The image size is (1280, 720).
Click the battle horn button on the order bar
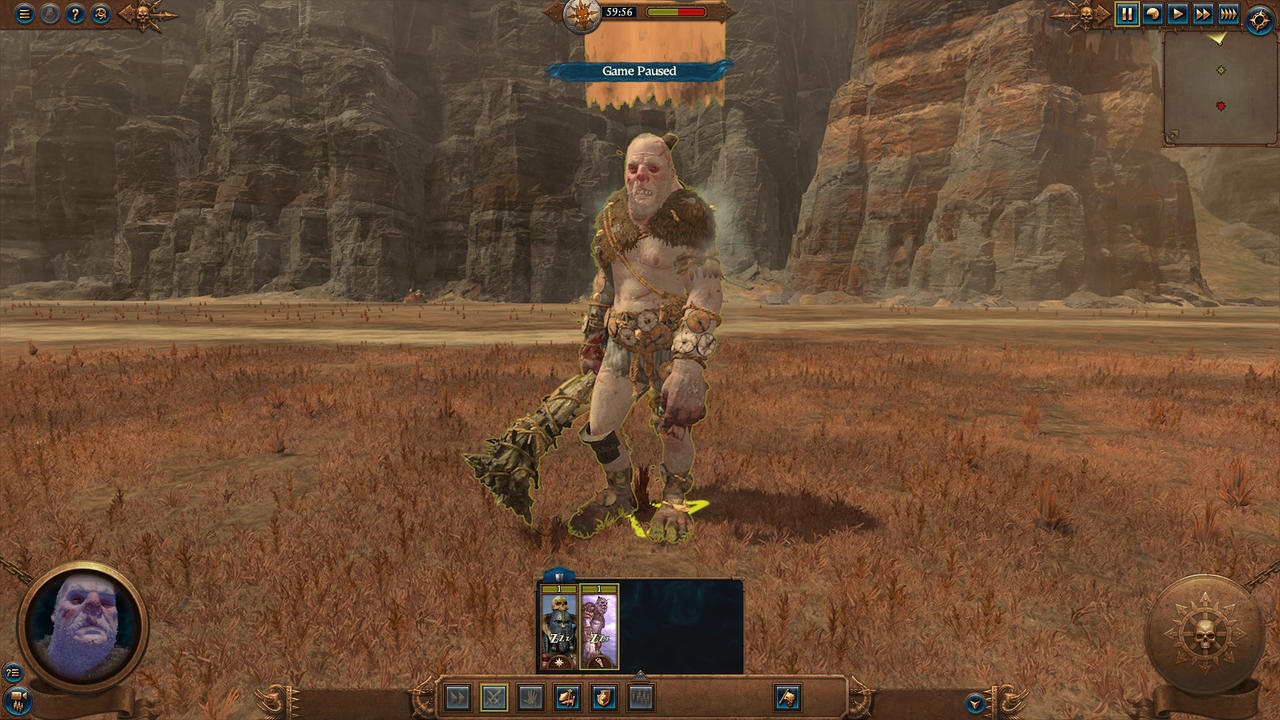pyautogui.click(x=787, y=697)
